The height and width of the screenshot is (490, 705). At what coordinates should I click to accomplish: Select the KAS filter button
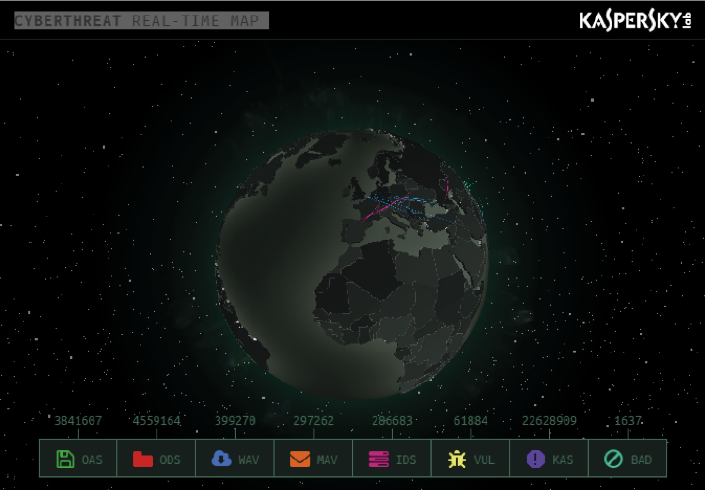548,459
